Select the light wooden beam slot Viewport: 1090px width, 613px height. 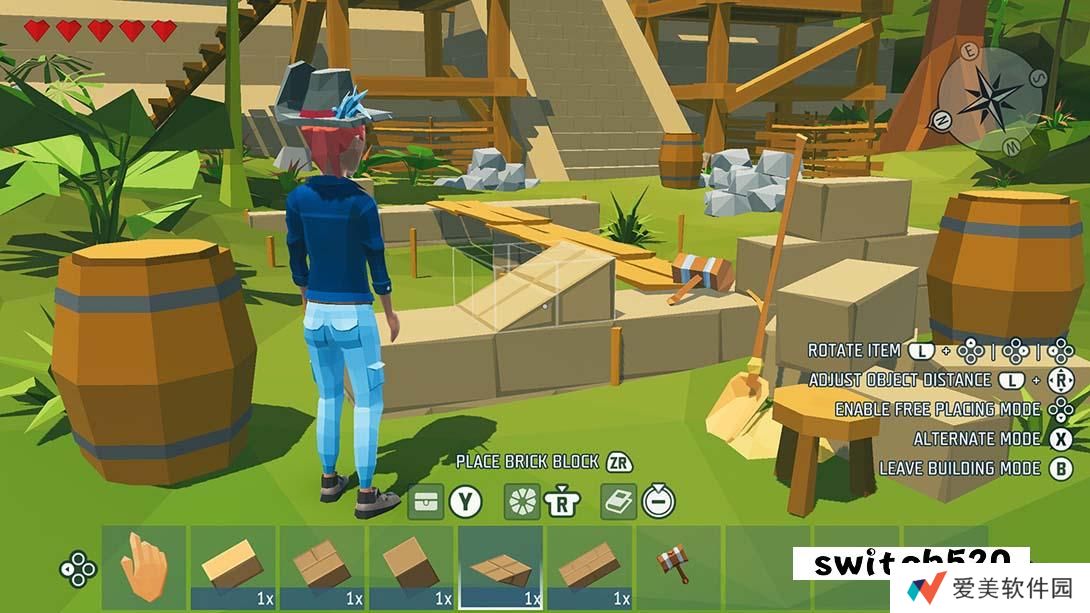[232, 567]
